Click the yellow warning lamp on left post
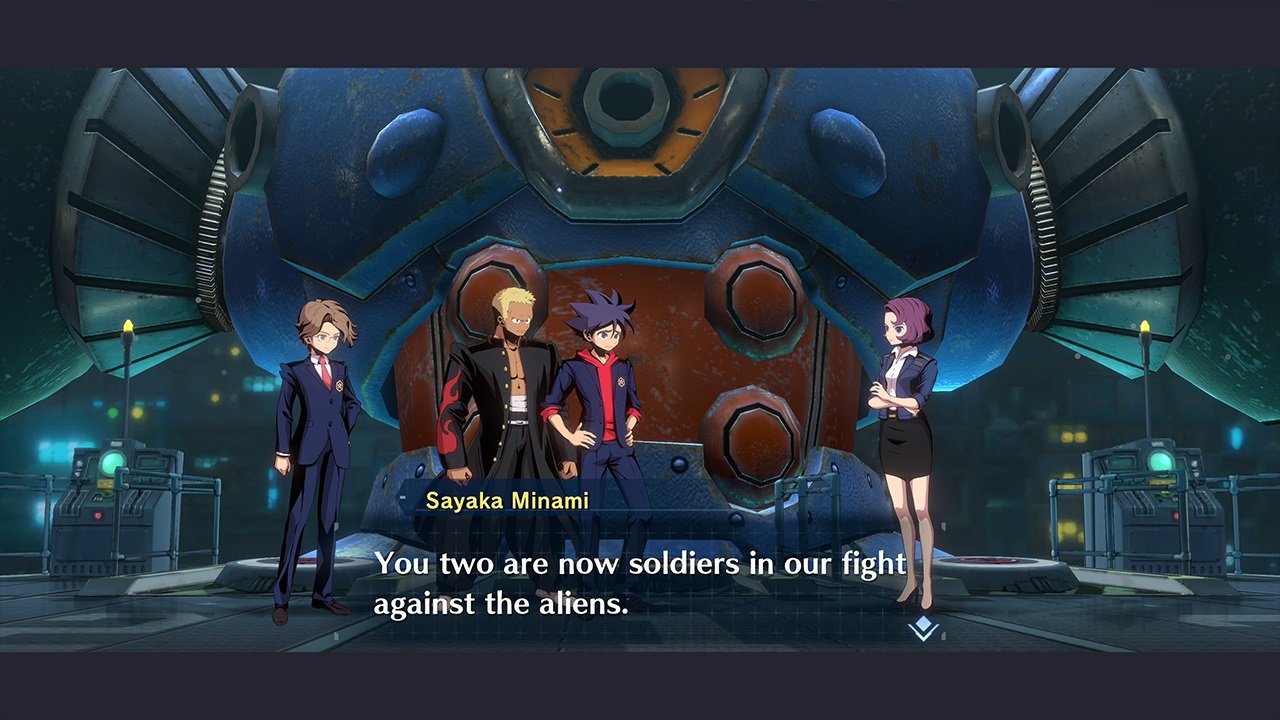The image size is (1280, 720). pos(128,325)
